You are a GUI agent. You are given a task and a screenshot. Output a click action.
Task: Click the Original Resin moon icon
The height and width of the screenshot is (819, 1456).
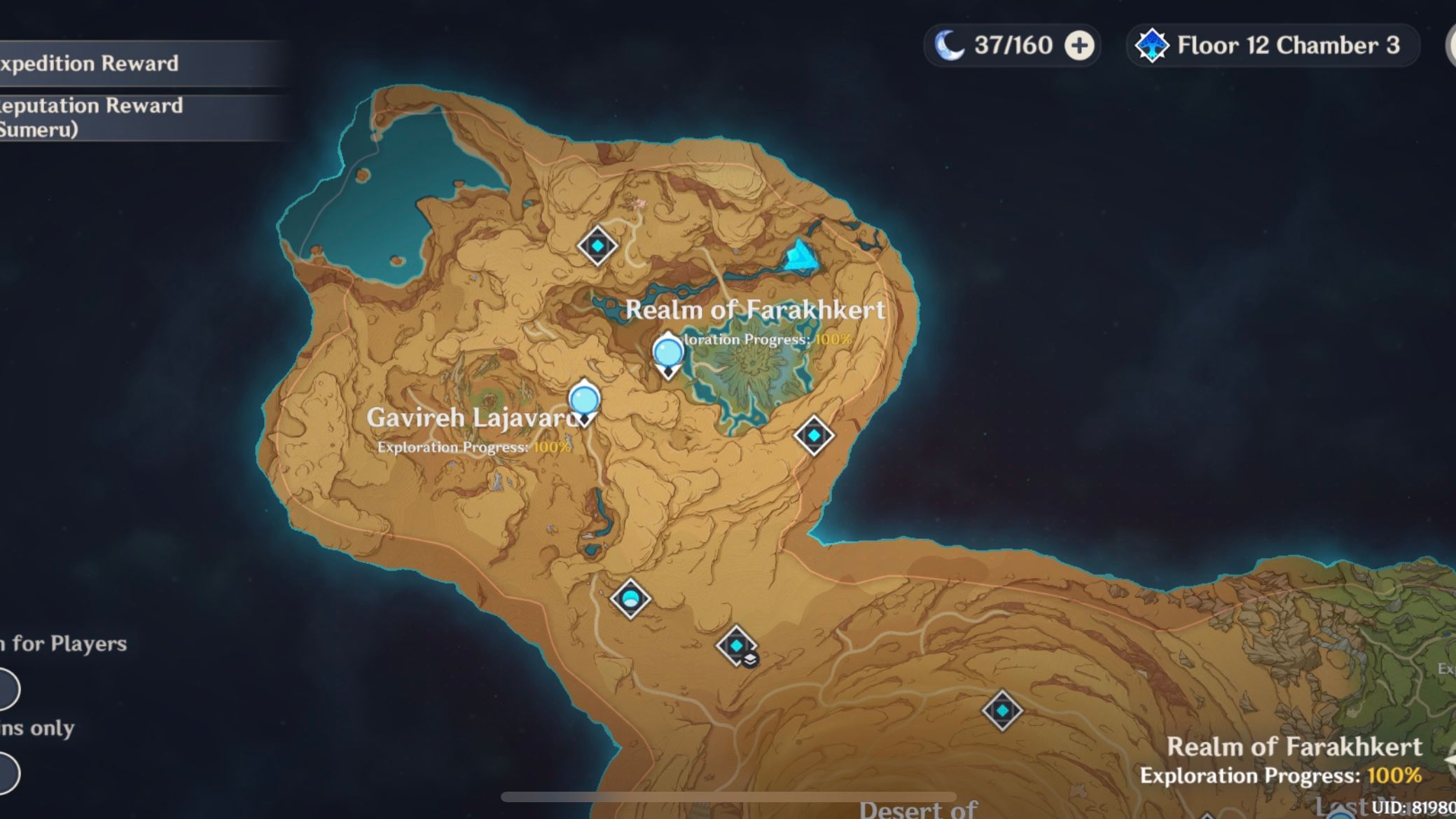pos(949,44)
